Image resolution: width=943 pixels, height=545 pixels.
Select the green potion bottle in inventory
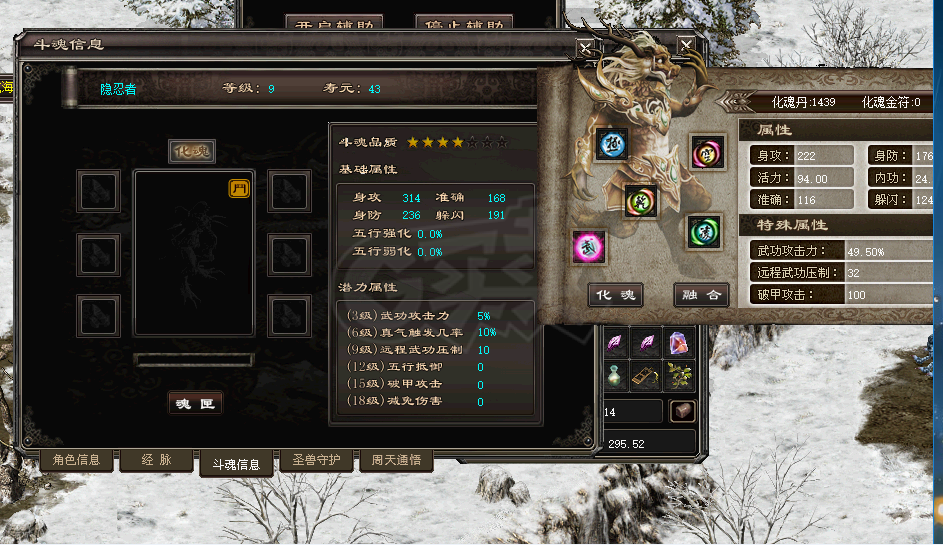coord(615,375)
